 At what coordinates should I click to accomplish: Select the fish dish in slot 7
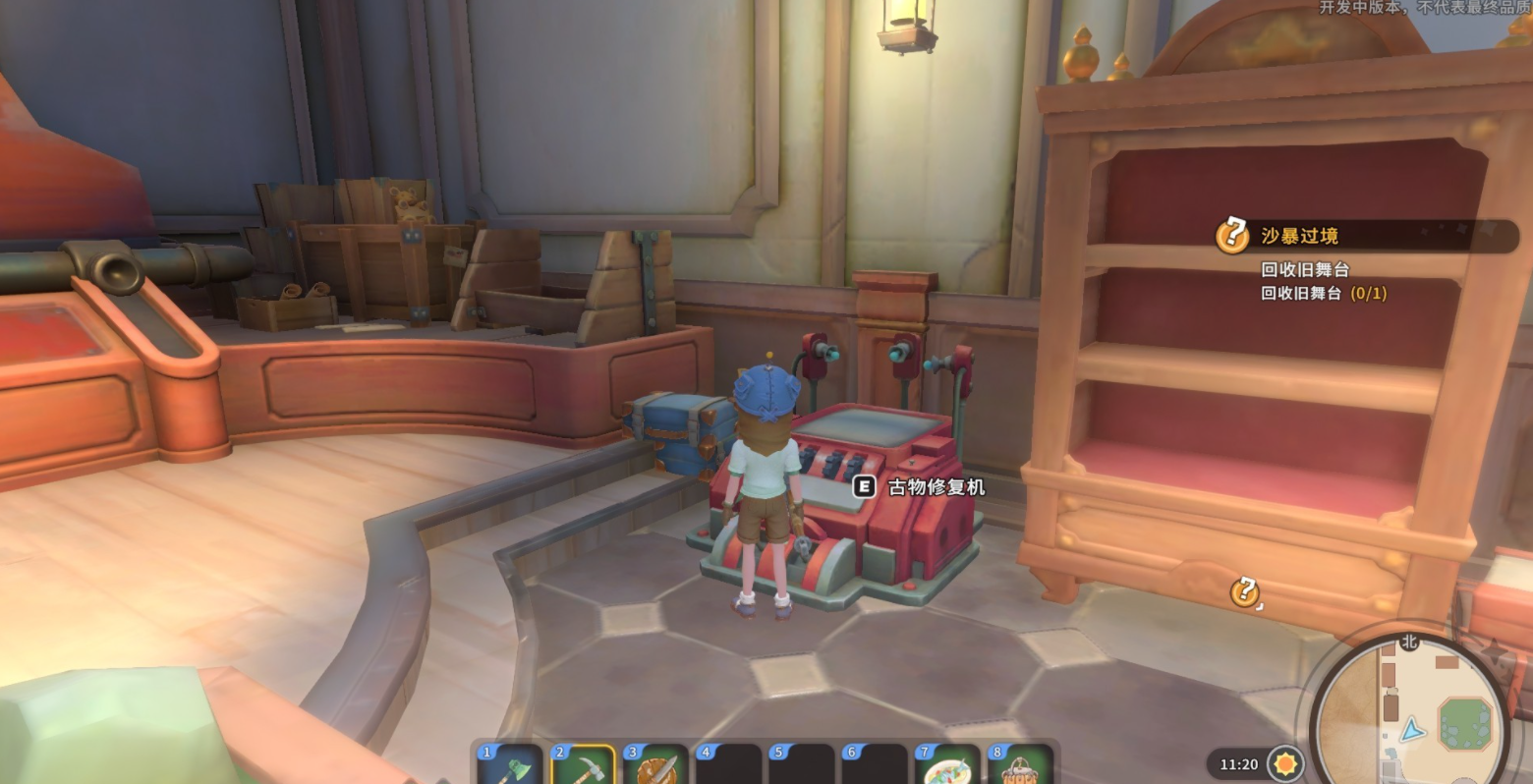(x=947, y=766)
